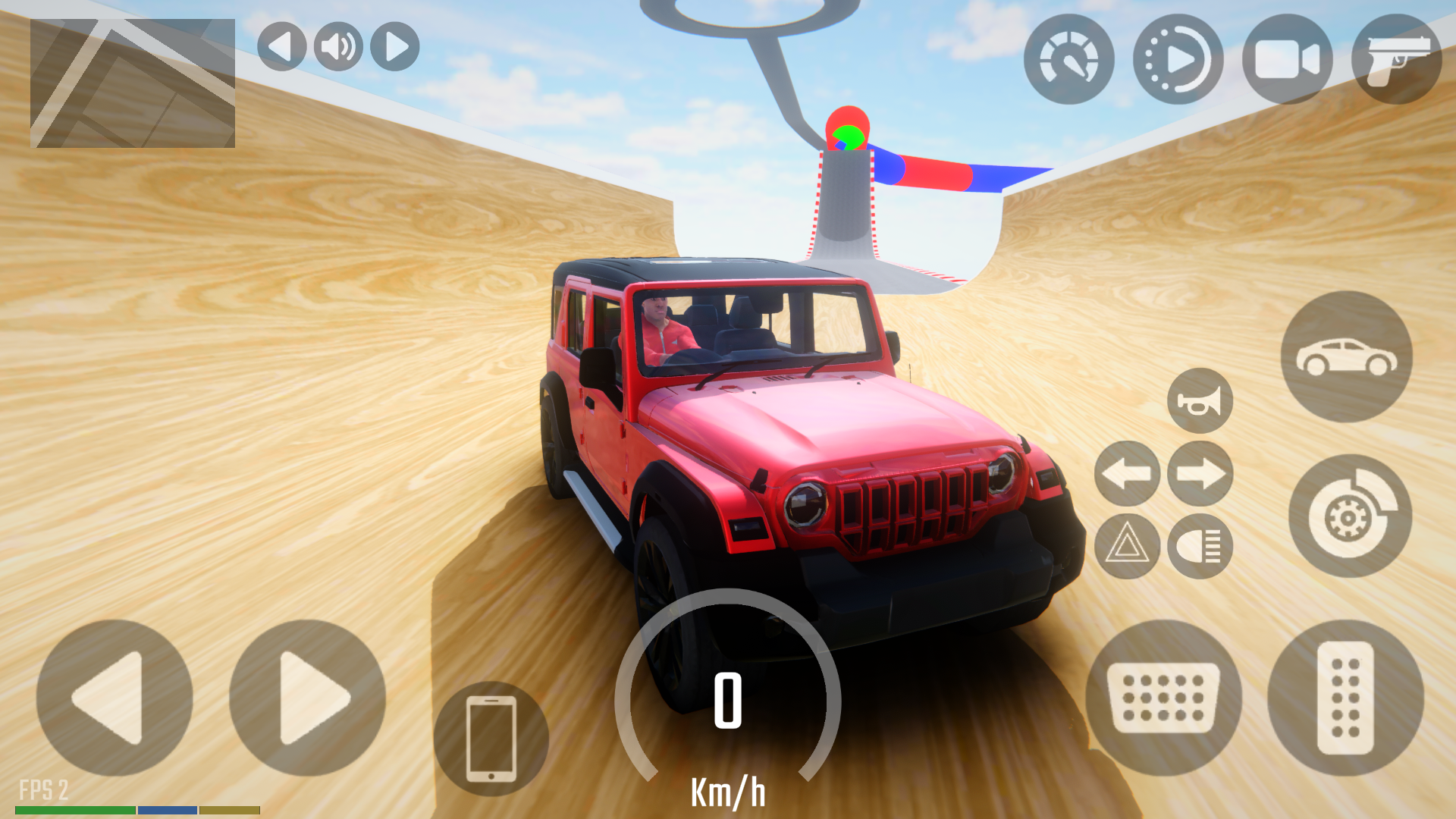Image resolution: width=1456 pixels, height=819 pixels.
Task: Steer right with the big arrow
Action: [x=307, y=698]
